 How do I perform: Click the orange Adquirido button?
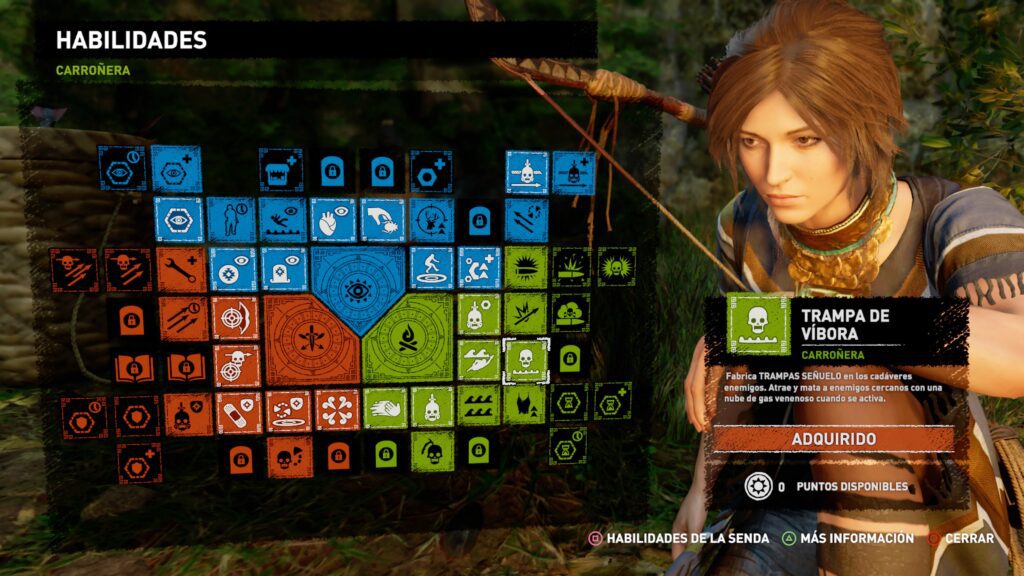[833, 439]
